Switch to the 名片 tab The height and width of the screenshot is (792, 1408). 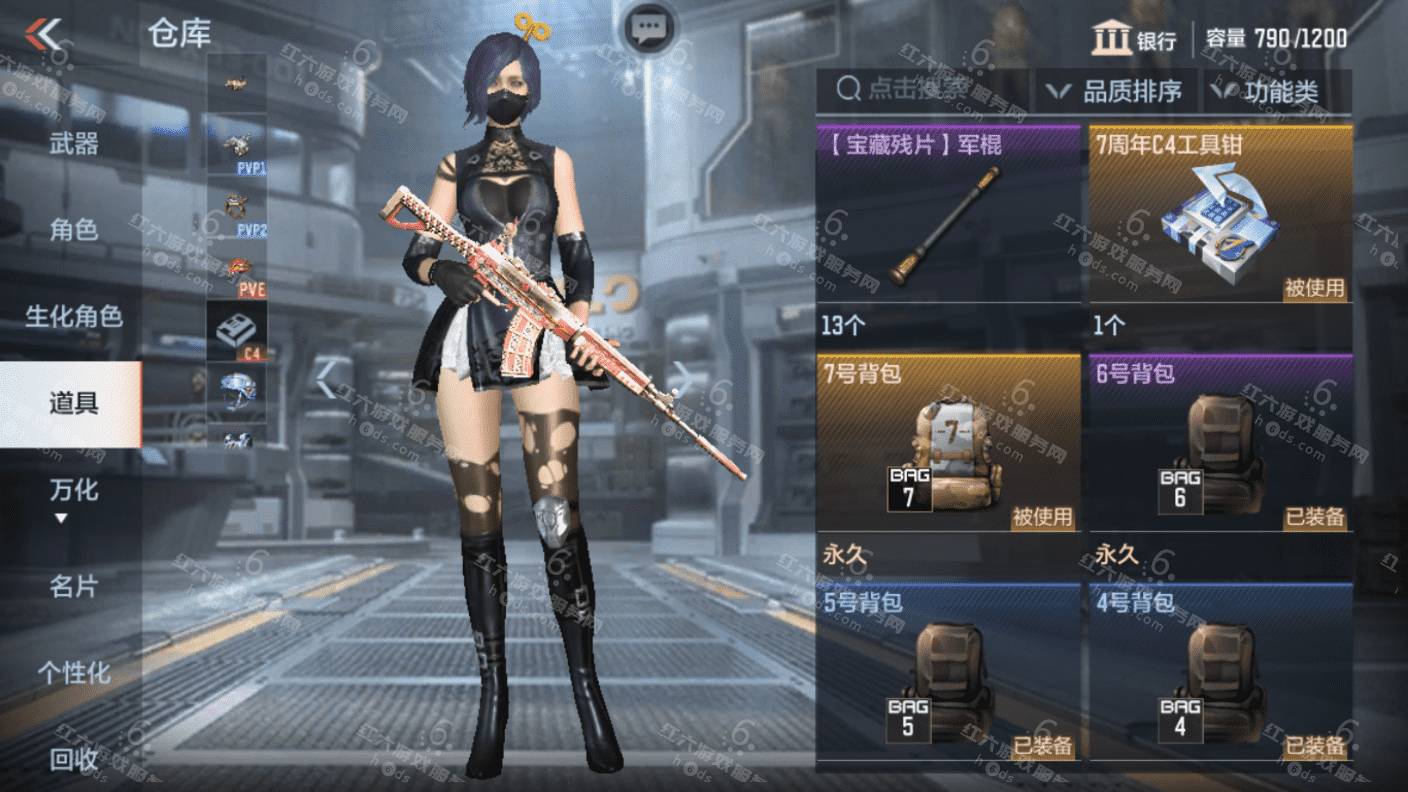click(x=74, y=586)
